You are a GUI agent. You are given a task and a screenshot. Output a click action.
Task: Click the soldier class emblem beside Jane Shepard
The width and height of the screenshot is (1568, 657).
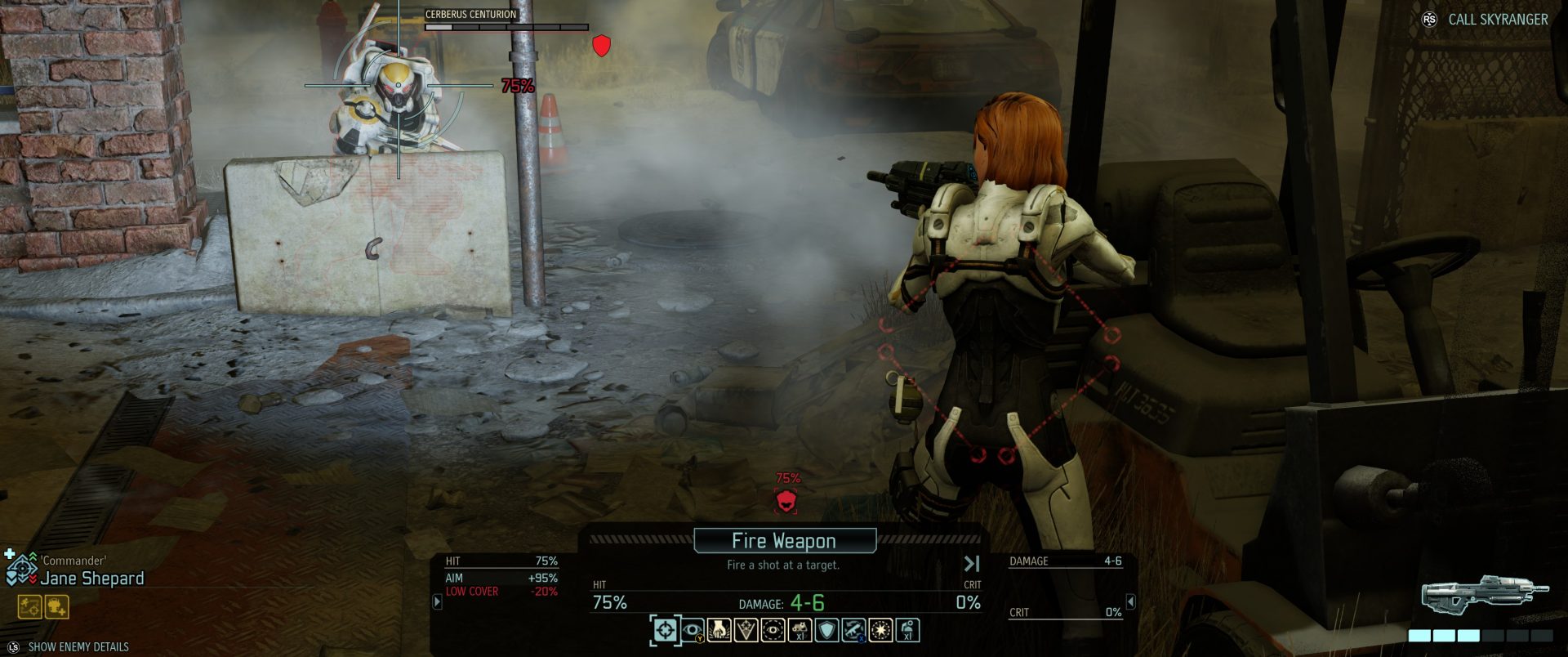coord(20,569)
